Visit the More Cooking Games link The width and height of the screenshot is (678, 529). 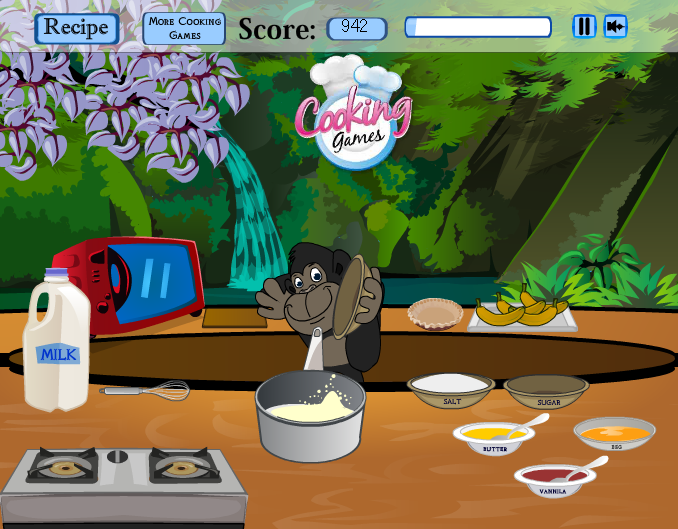point(184,28)
